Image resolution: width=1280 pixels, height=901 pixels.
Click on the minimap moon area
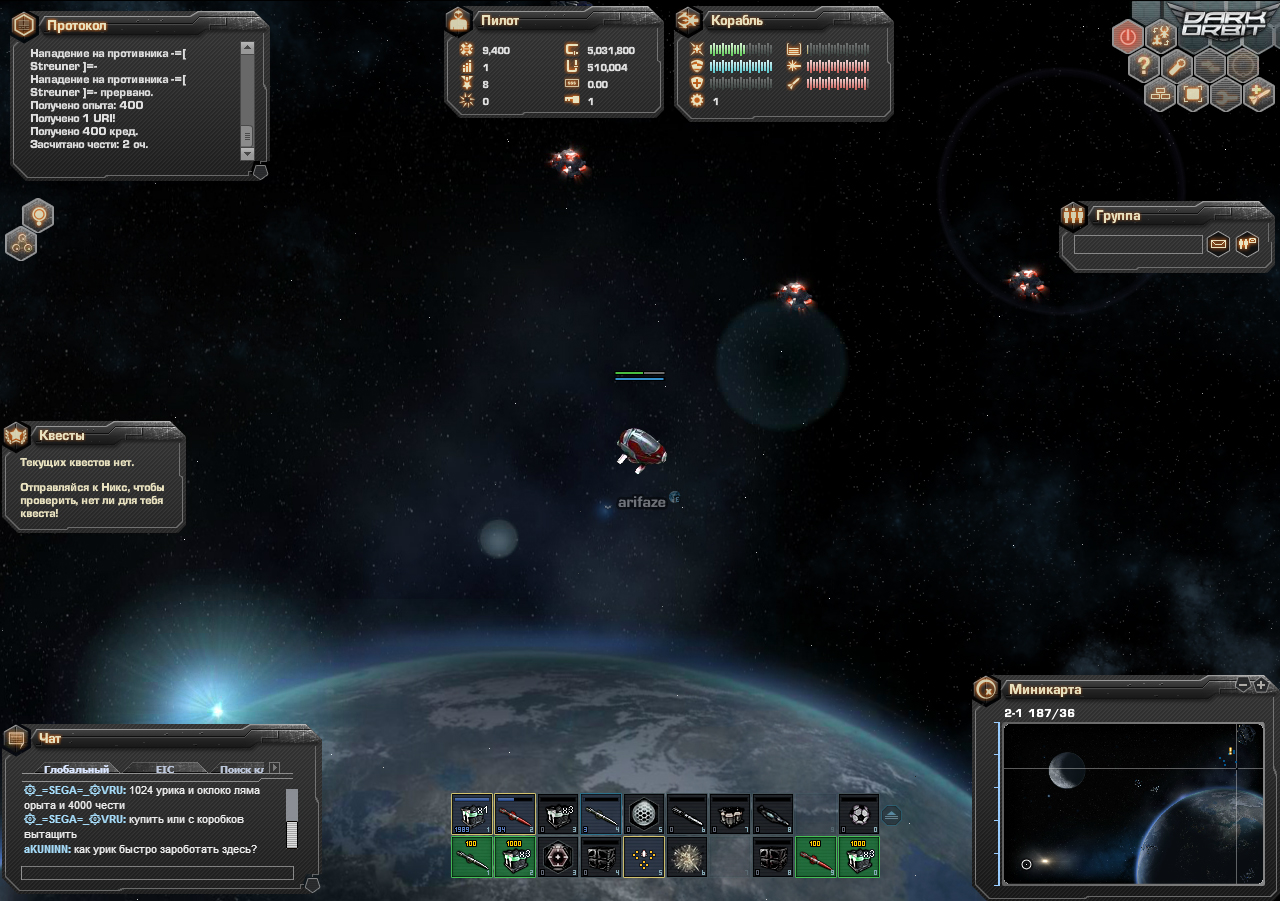coord(1067,769)
